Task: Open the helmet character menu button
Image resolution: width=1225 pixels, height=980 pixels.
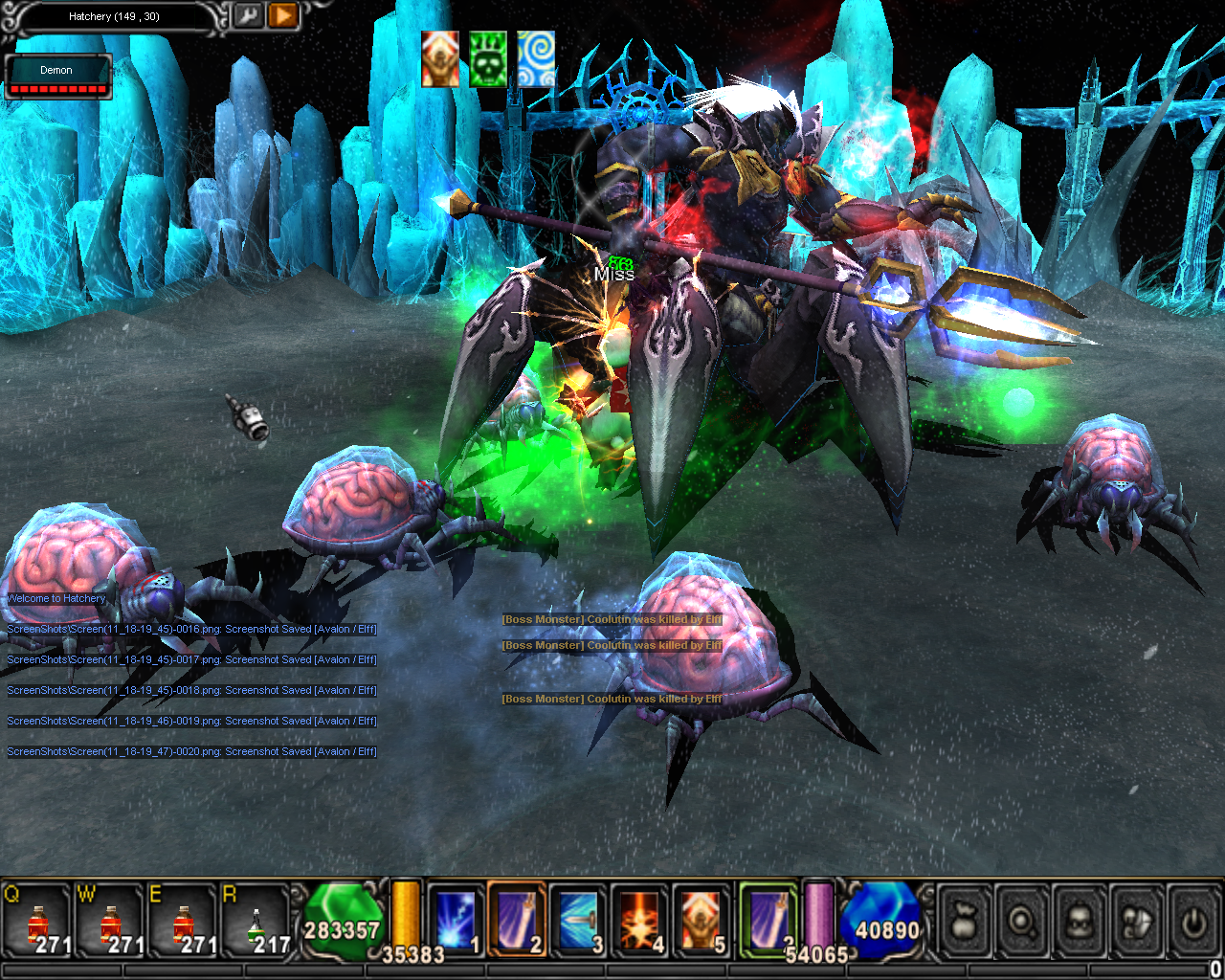Action: pos(1080,922)
